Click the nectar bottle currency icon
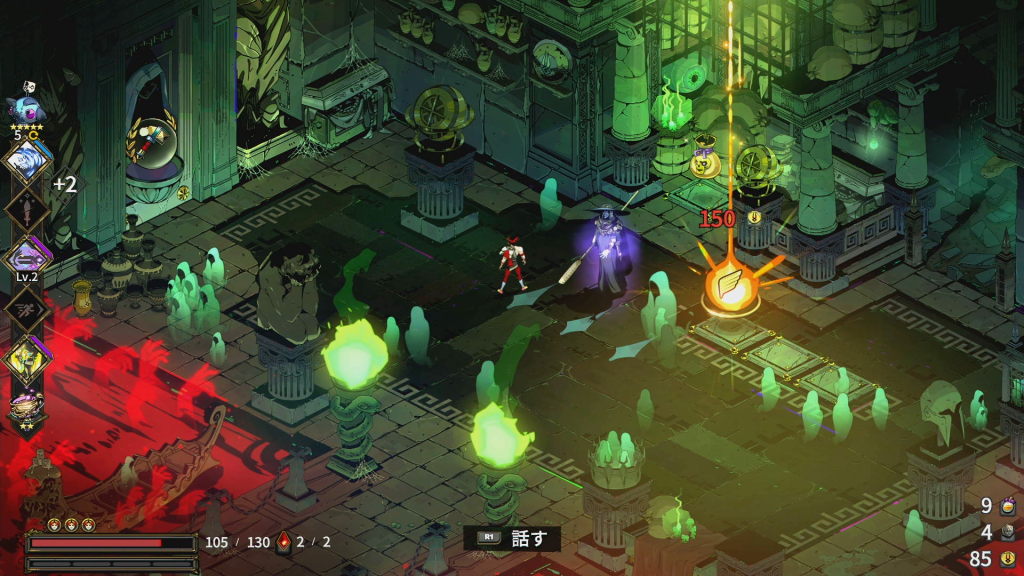The width and height of the screenshot is (1024, 576). tap(1008, 507)
